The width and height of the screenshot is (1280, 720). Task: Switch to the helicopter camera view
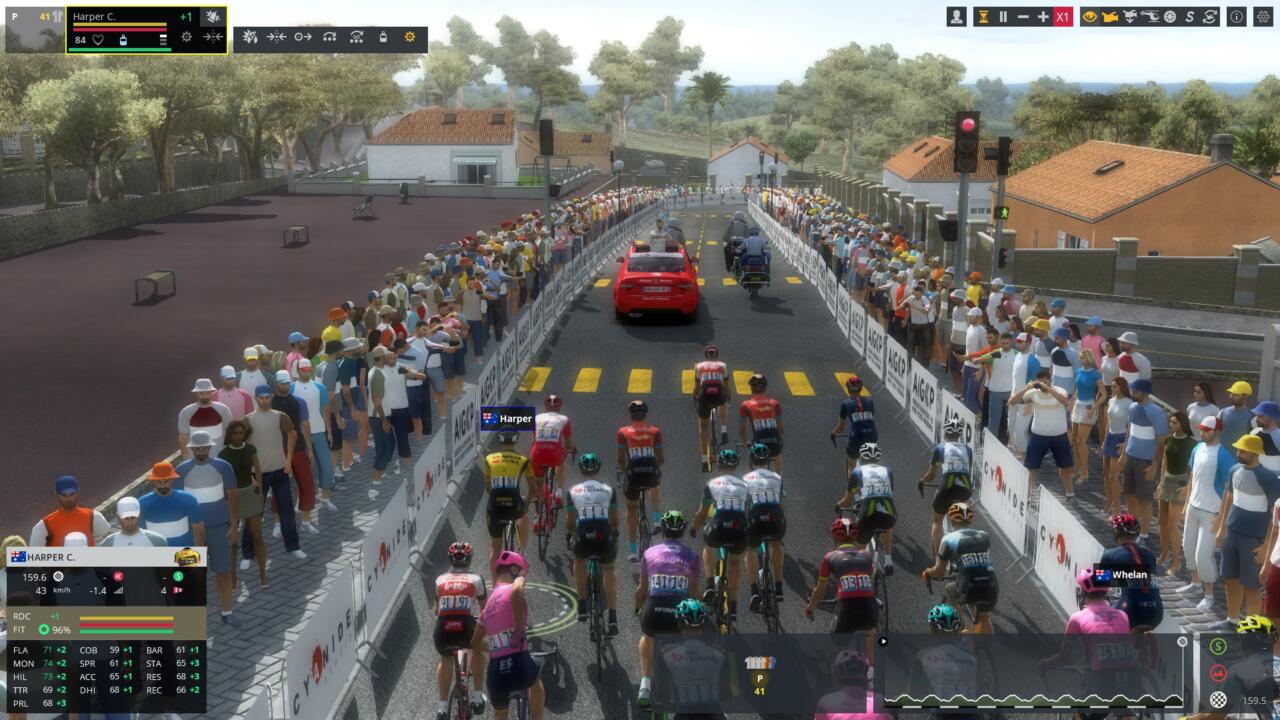point(1150,16)
